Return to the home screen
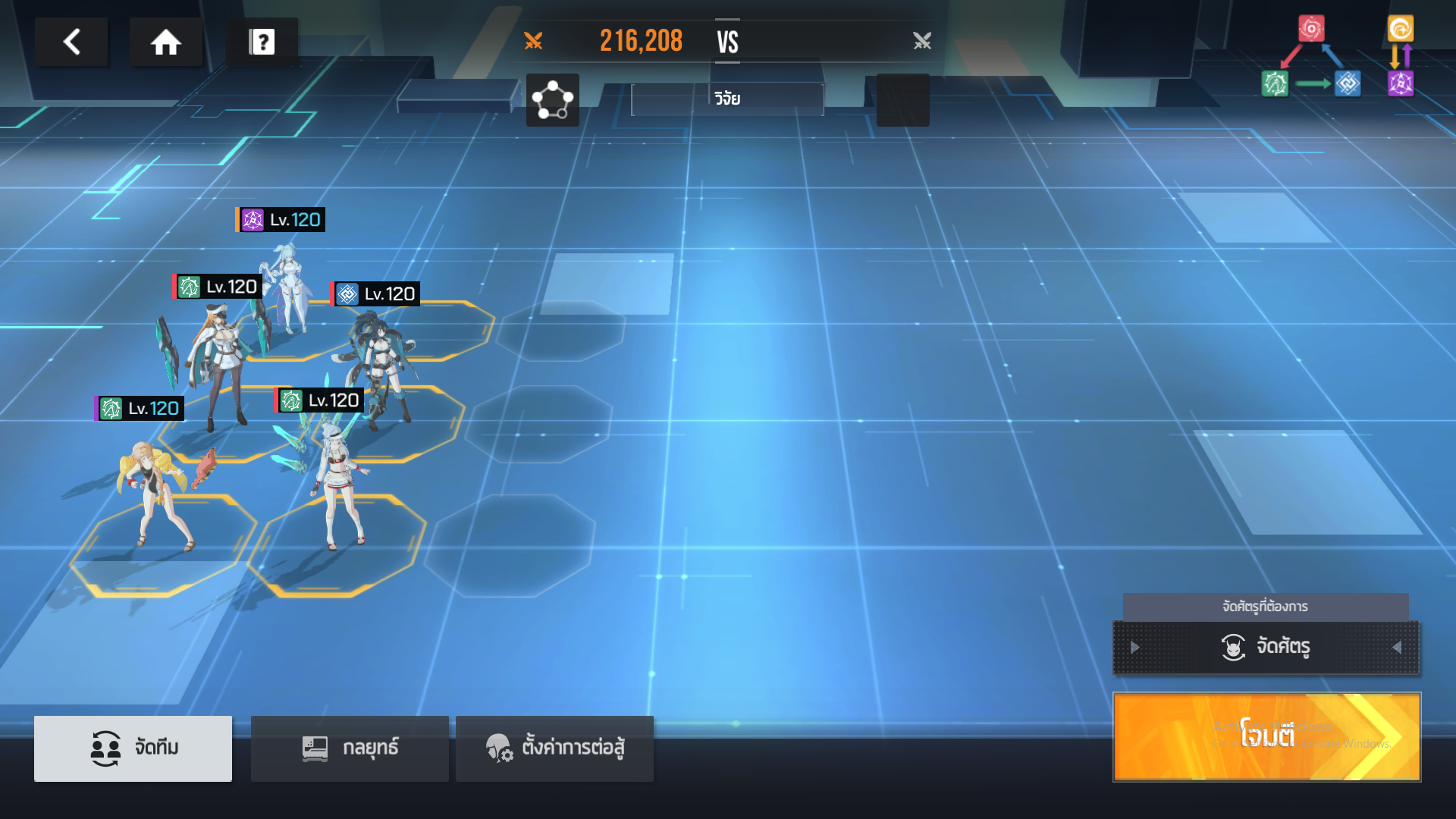 [x=165, y=42]
